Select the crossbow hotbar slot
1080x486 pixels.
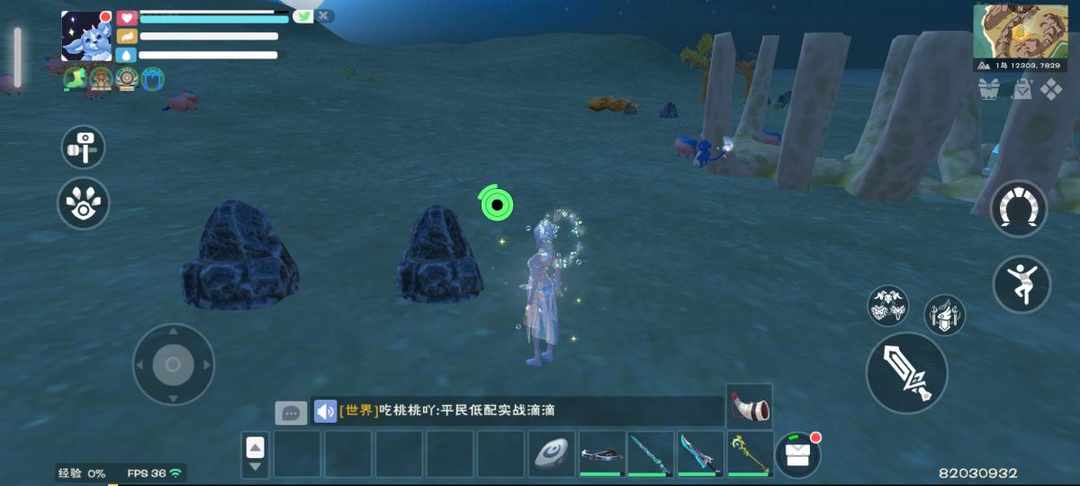602,454
